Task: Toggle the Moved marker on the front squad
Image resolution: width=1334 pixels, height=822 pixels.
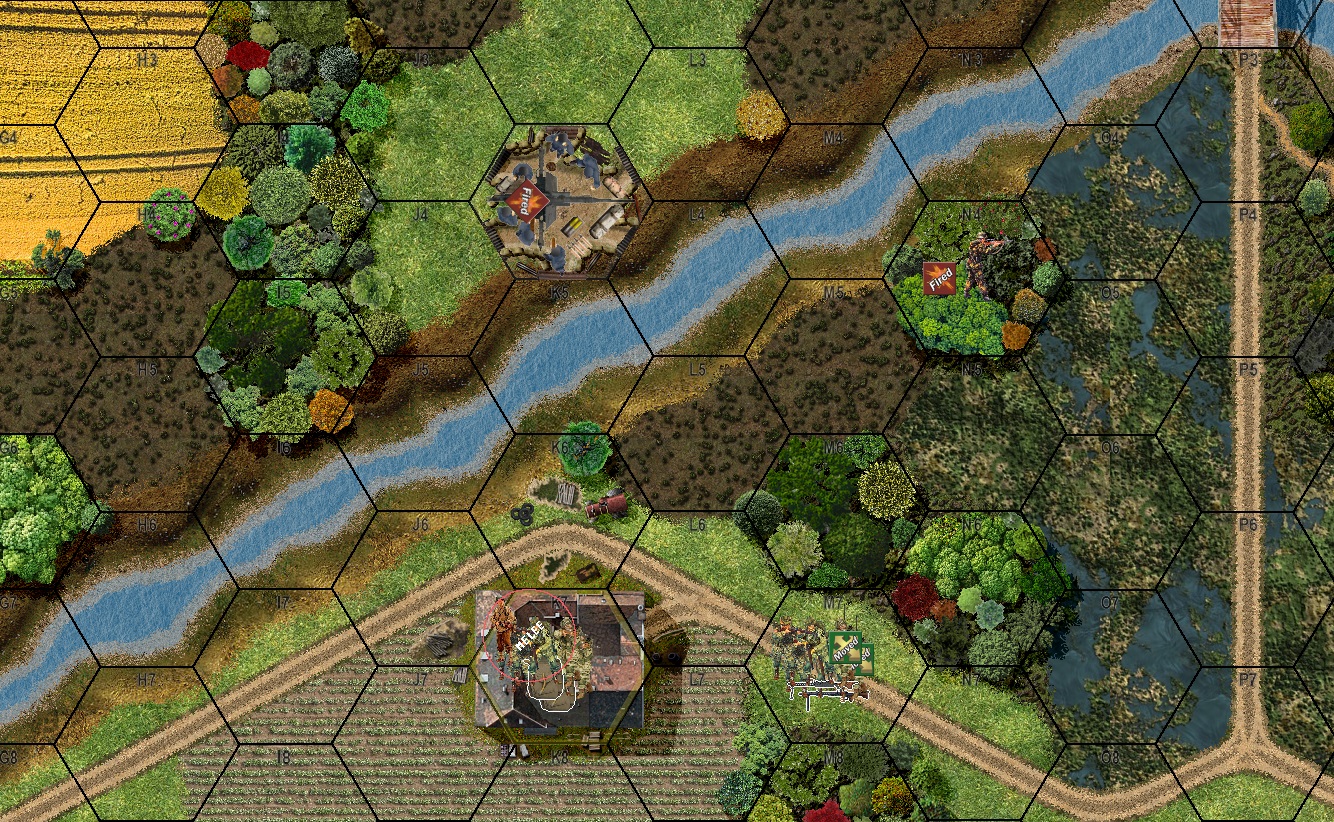Action: pyautogui.click(x=845, y=647)
